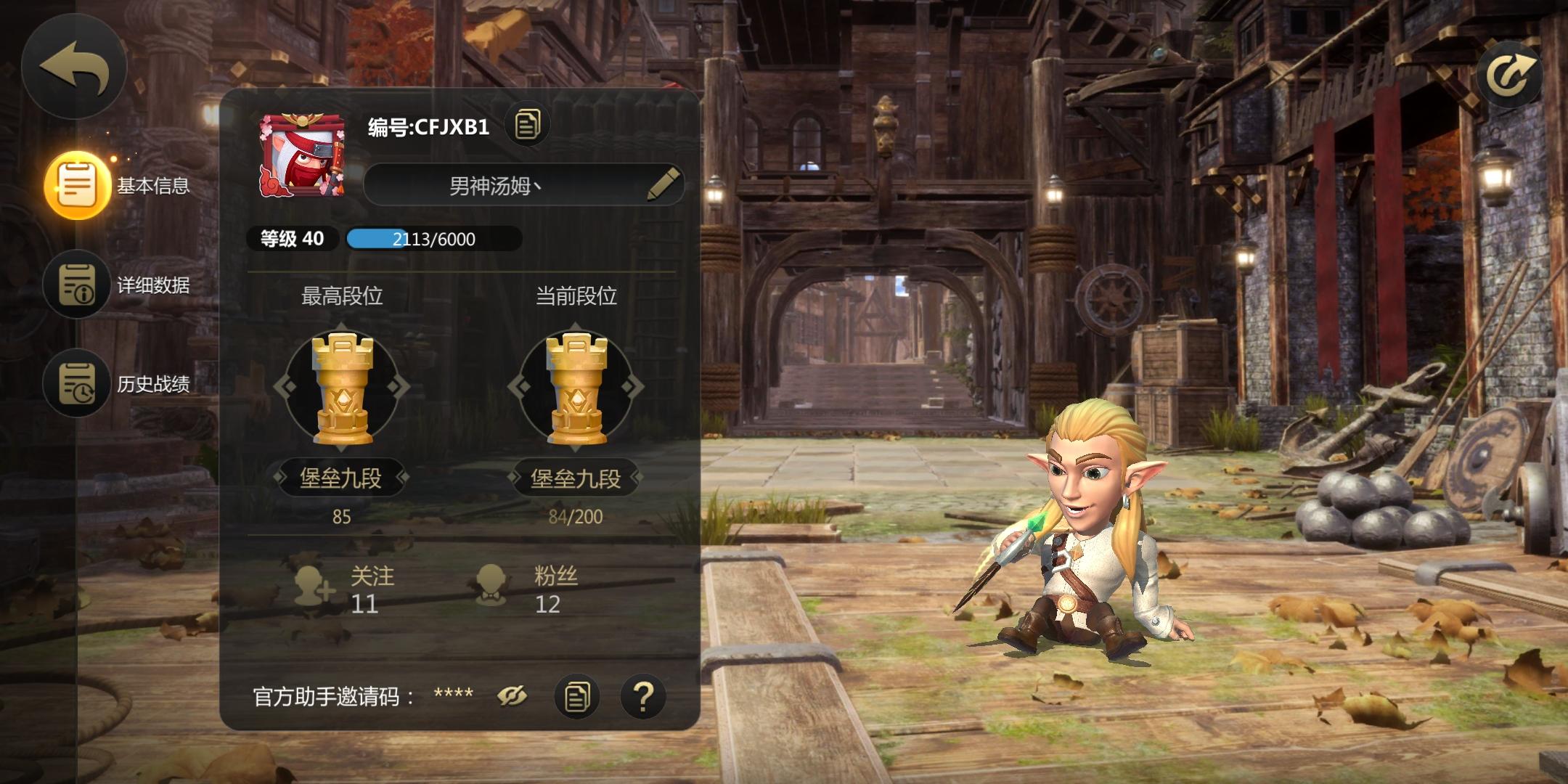Open the question mark help button
Image resolution: width=1568 pixels, height=784 pixels.
tap(643, 697)
